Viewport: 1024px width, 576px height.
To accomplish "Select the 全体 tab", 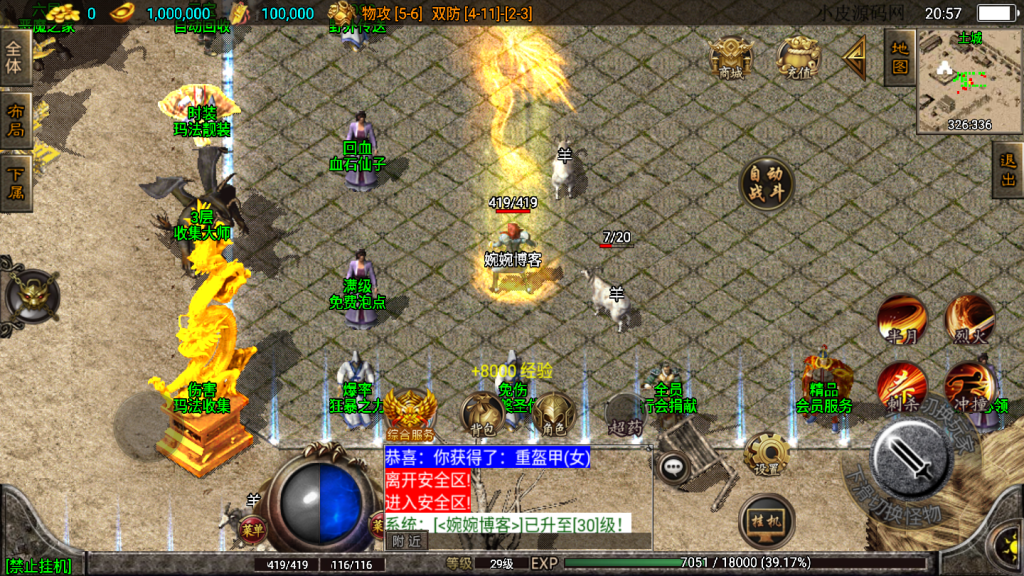I will tap(15, 57).
